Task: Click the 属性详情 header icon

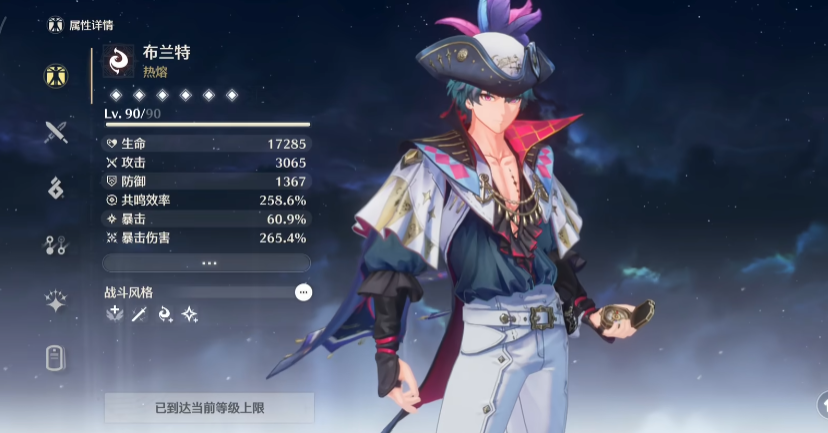Action: point(56,24)
